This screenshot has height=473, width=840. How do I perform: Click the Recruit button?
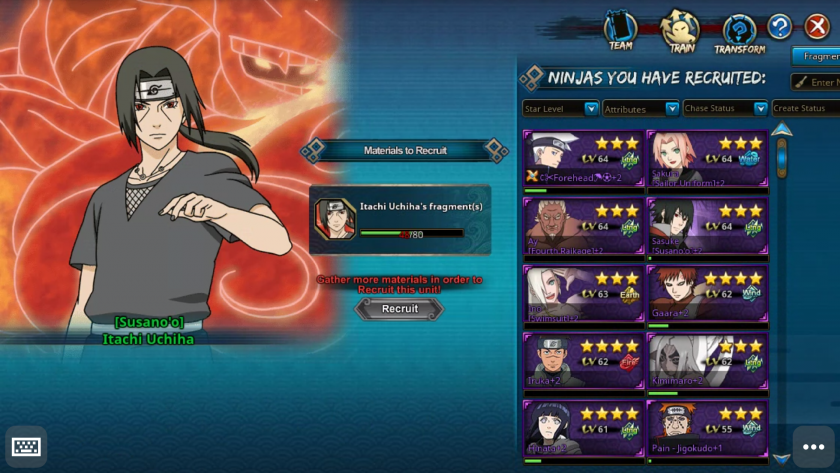(399, 309)
